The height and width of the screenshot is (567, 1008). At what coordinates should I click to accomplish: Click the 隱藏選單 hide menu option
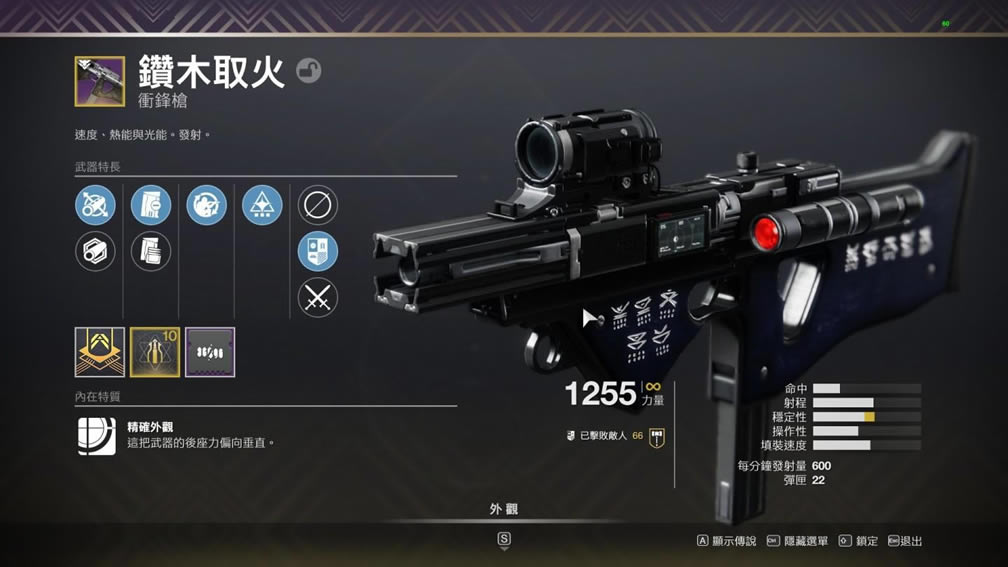tap(798, 541)
